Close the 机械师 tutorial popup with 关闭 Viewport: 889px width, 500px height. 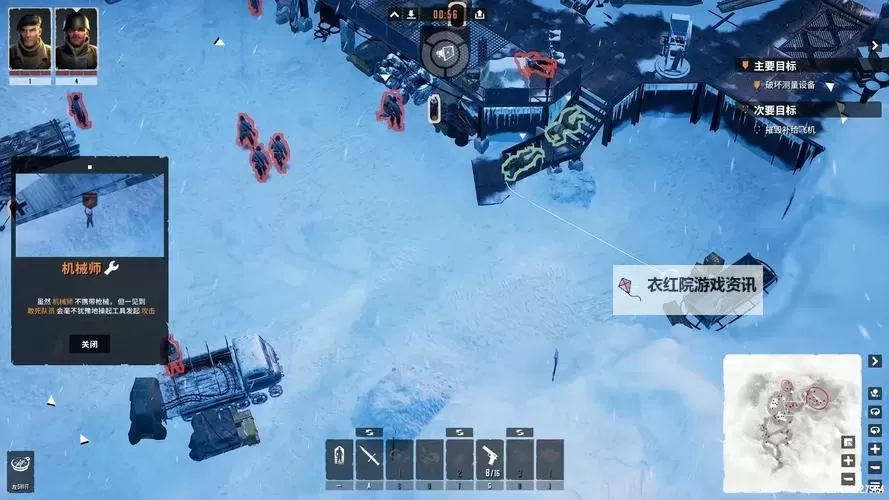[x=90, y=344]
